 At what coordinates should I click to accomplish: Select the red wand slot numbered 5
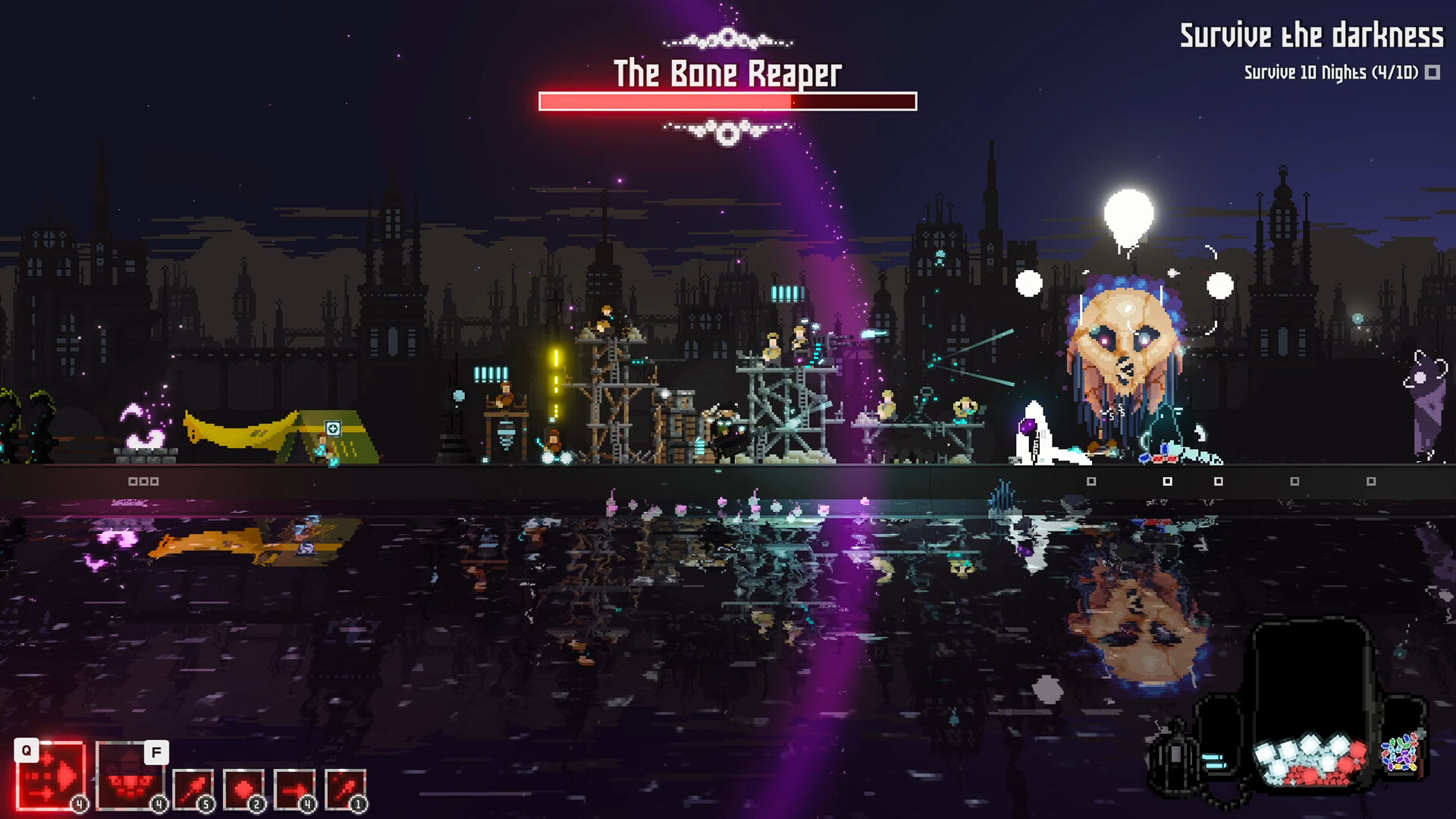click(193, 789)
